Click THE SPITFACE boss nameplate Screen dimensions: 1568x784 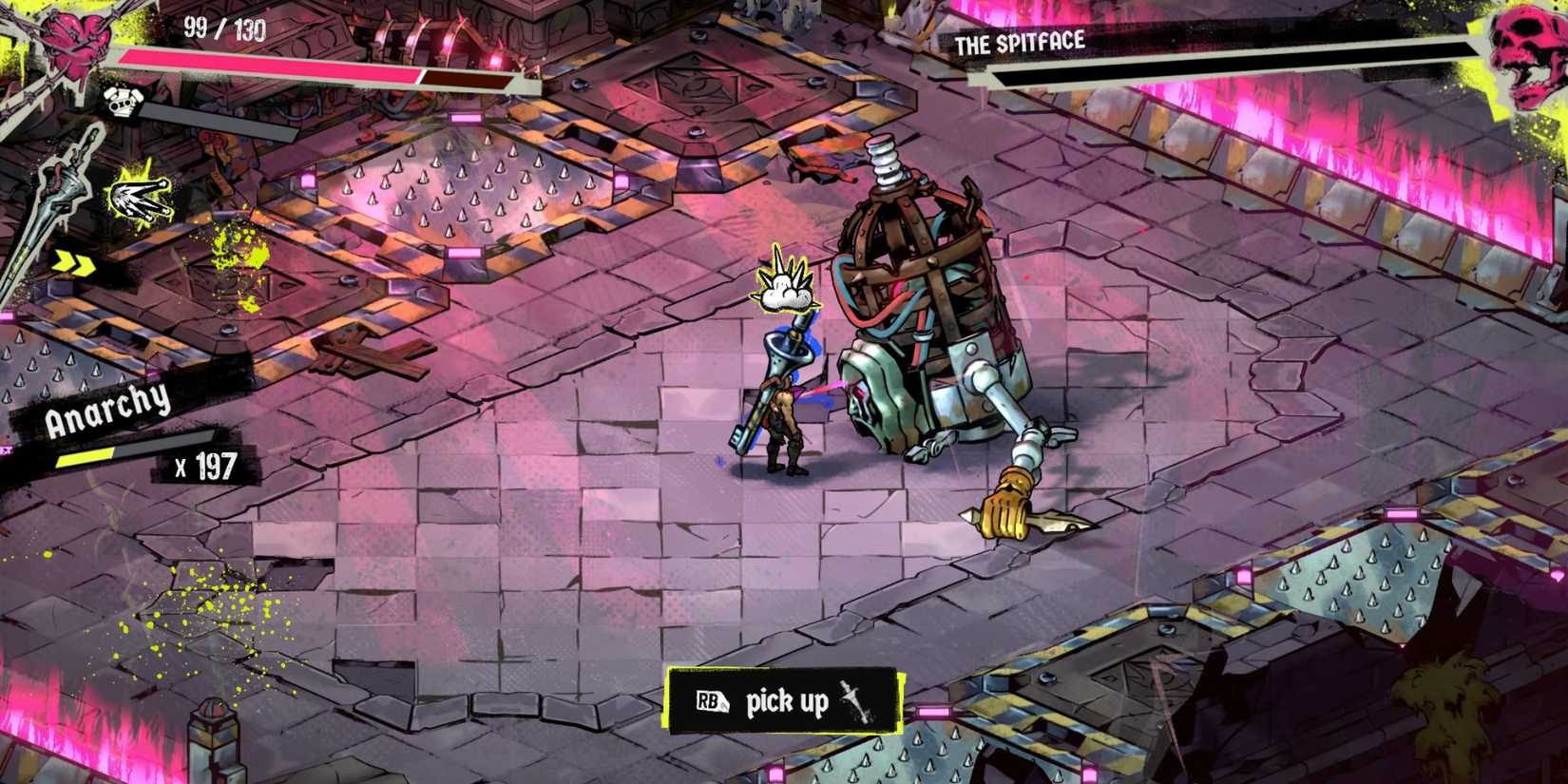pyautogui.click(x=1020, y=42)
